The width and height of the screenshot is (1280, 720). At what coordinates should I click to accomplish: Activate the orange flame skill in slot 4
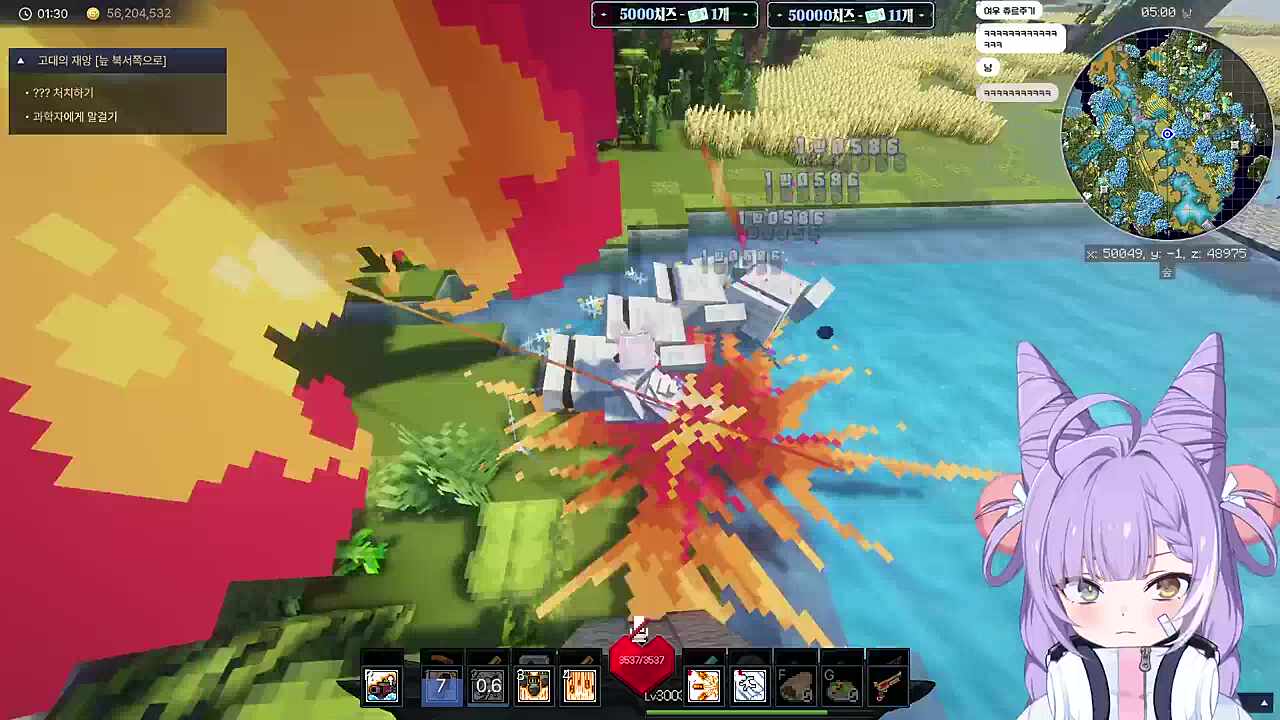click(580, 685)
